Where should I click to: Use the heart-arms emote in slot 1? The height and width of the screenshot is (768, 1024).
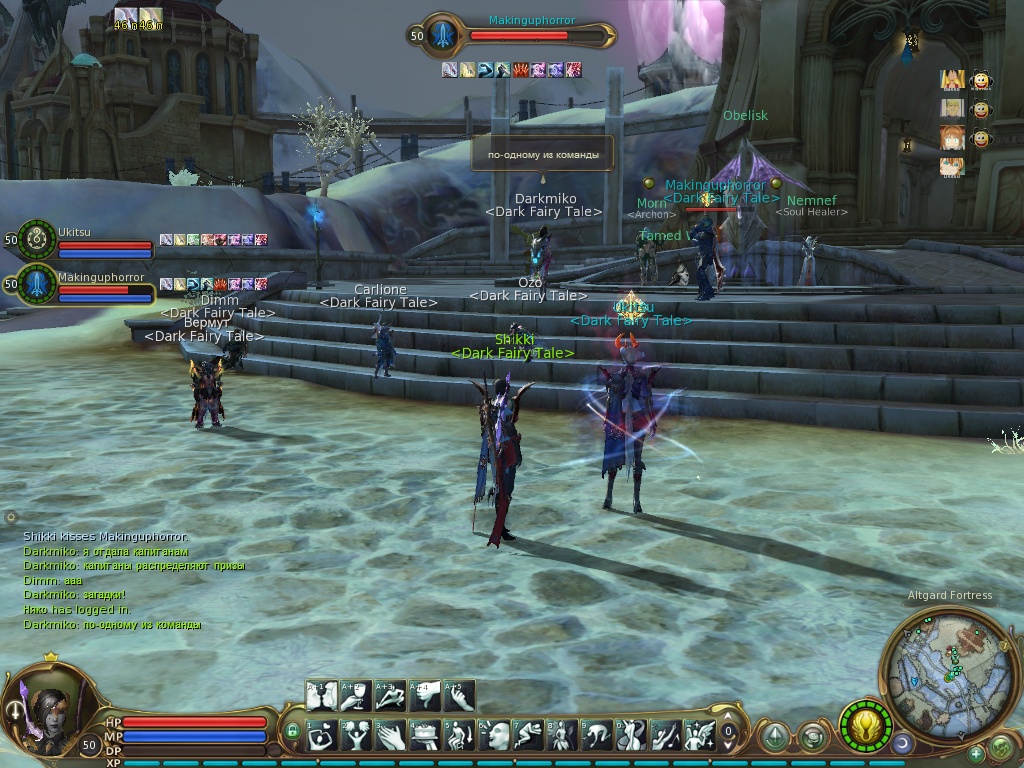pos(322,736)
